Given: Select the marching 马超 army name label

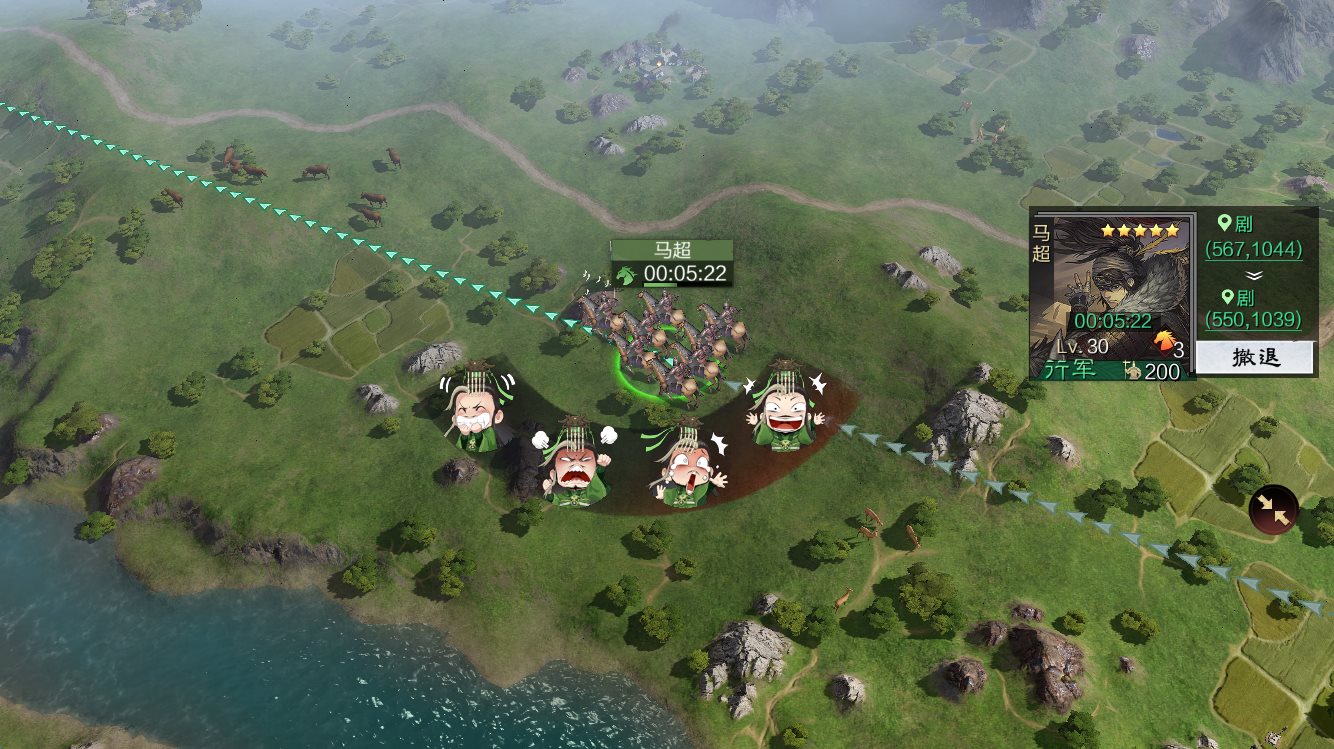Looking at the screenshot, I should (x=672, y=251).
